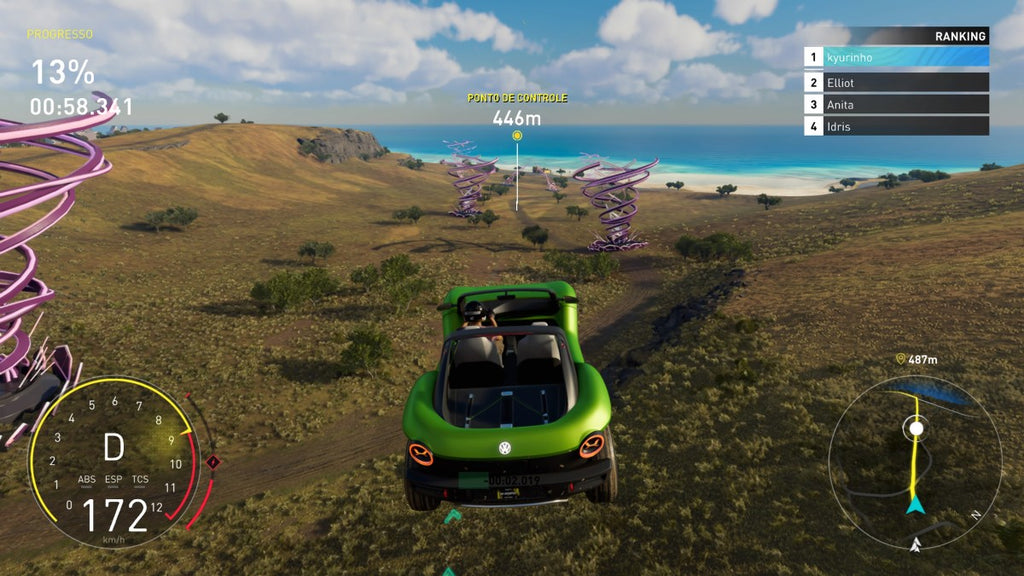This screenshot has width=1024, height=576.
Task: Select the Ponto de Controle waypoint marker
Action: point(517,135)
